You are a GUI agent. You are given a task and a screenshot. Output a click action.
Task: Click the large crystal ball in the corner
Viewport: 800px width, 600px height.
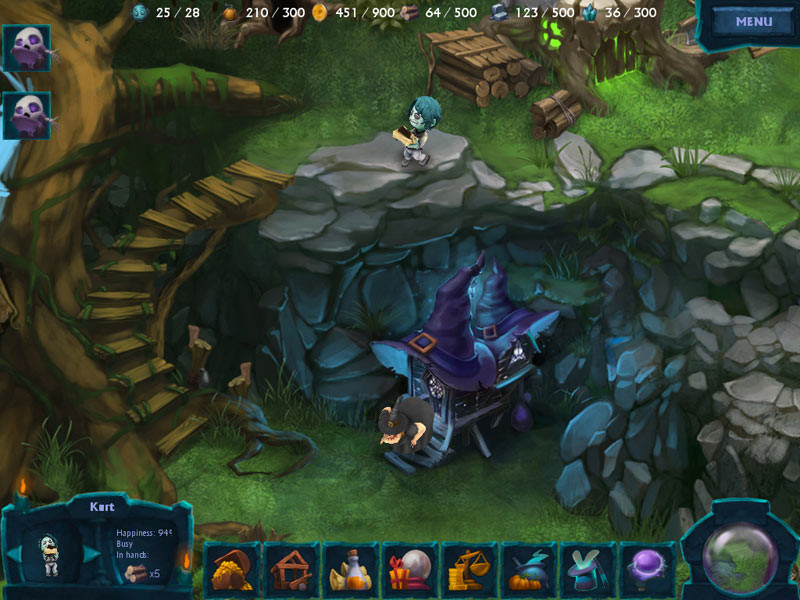[x=740, y=556]
